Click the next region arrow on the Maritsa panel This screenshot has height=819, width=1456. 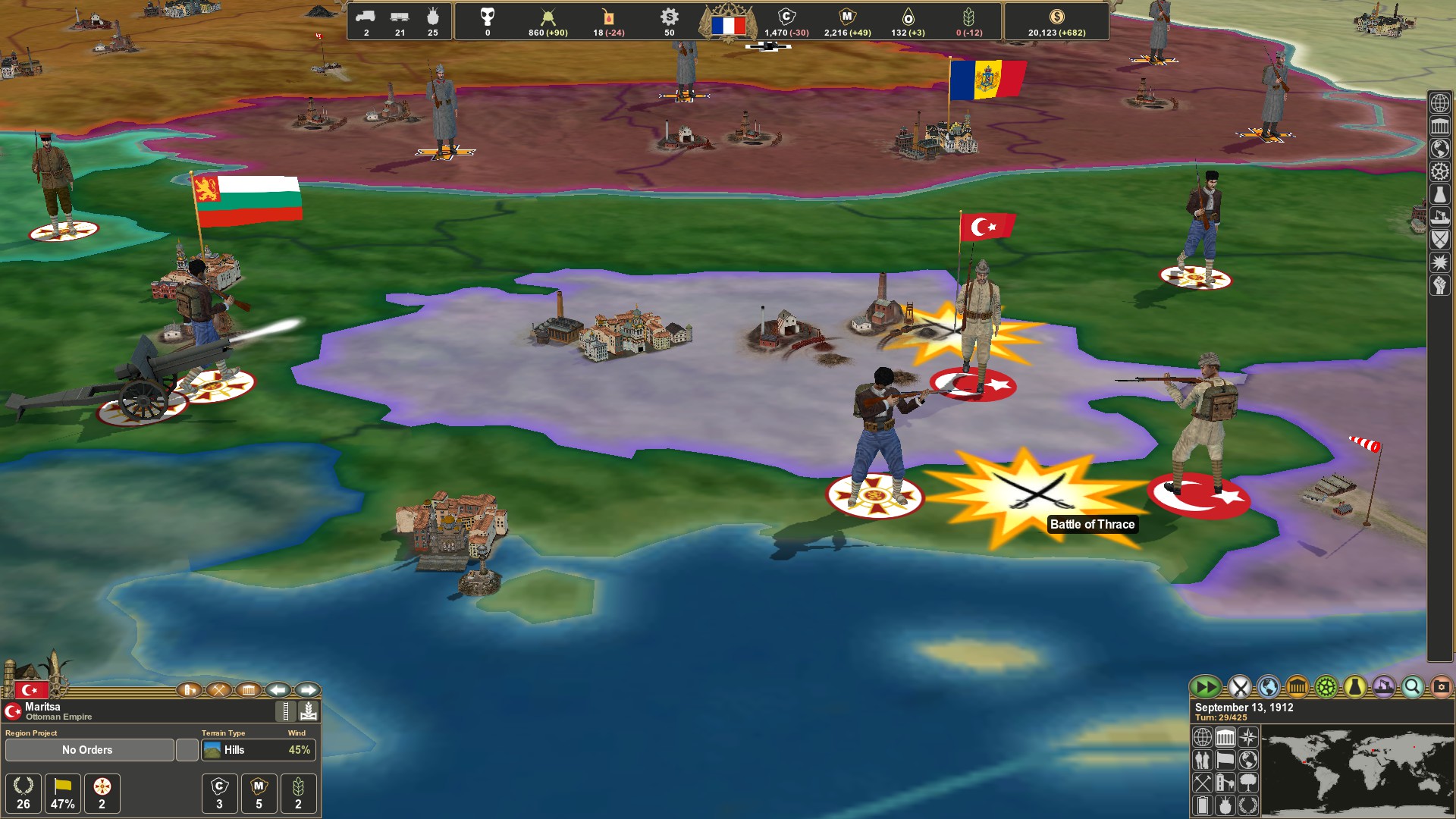coord(308,690)
